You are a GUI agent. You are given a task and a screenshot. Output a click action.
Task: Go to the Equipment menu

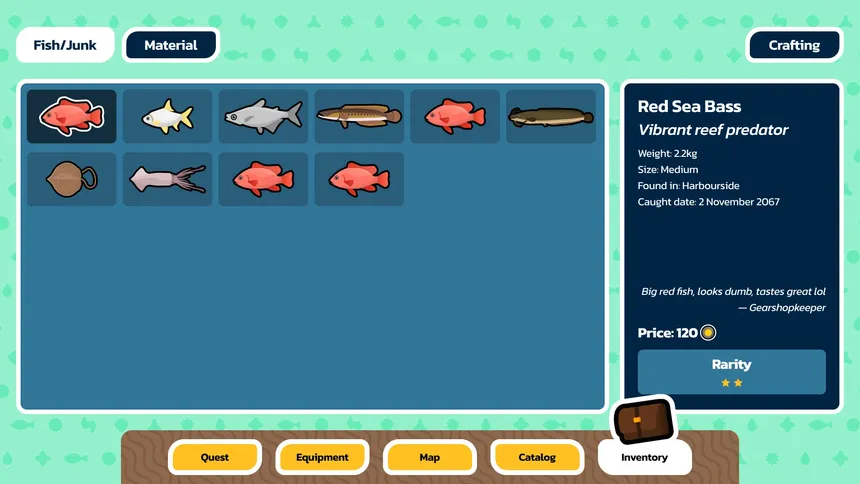pos(322,457)
